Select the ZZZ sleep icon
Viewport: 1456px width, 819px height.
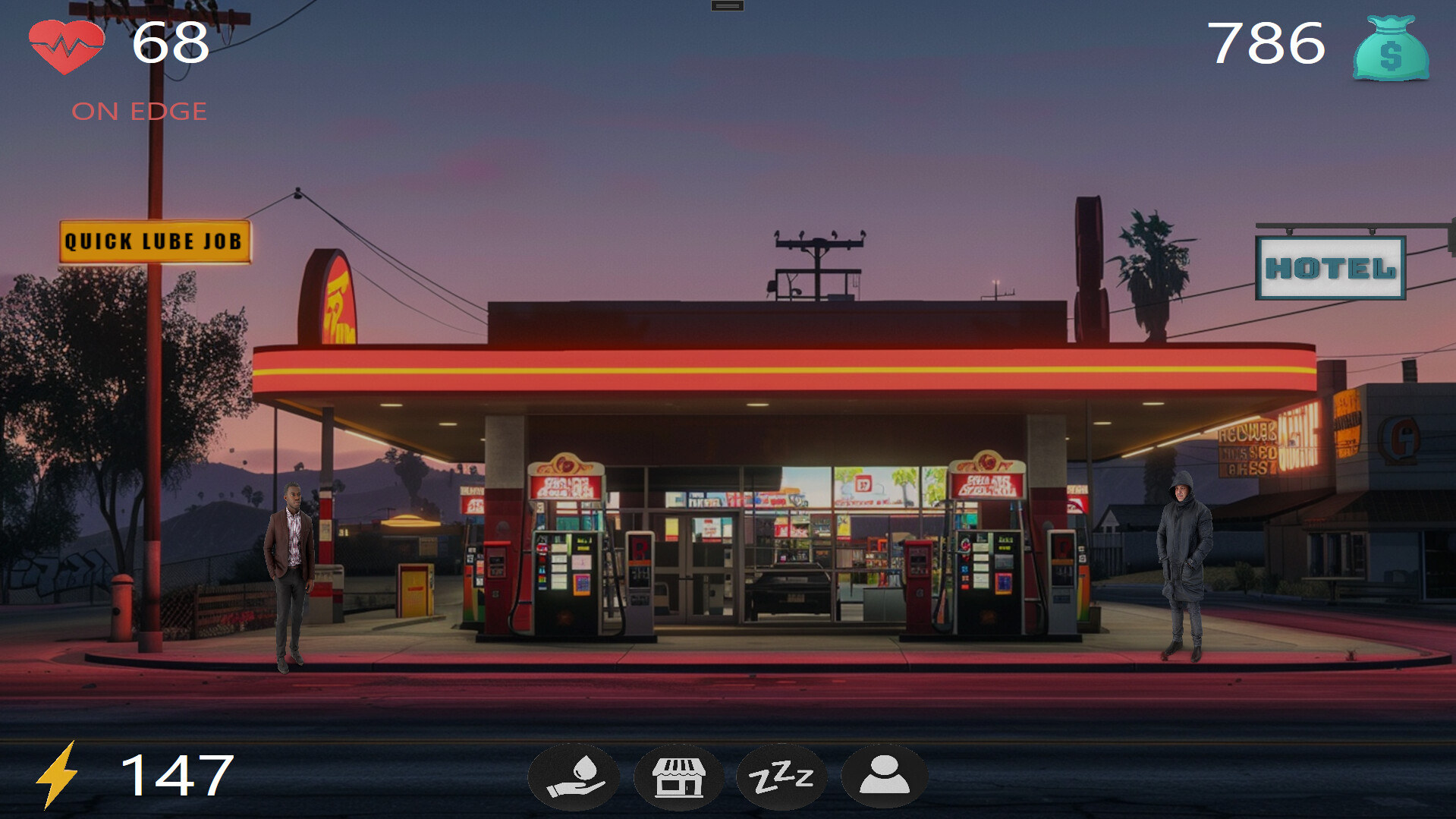pos(781,777)
